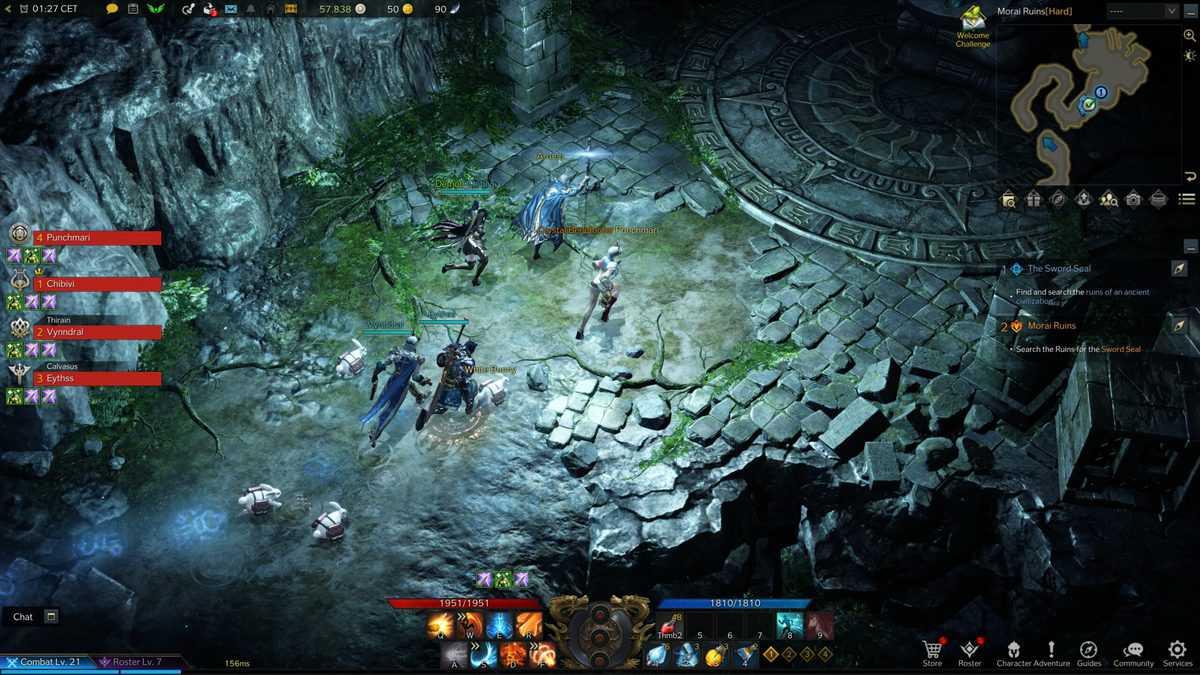Open the Adventure menu

point(1051,652)
